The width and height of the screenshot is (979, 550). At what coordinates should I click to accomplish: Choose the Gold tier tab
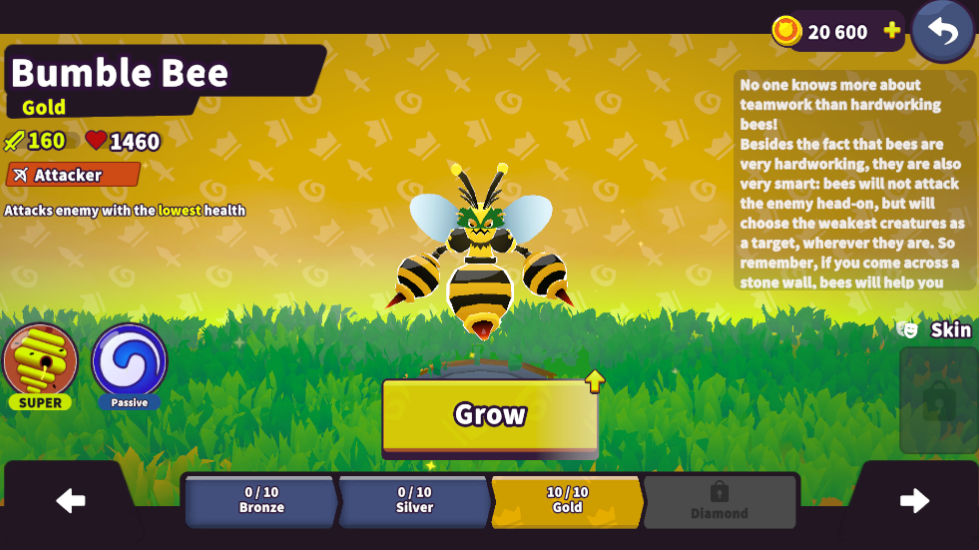pyautogui.click(x=567, y=500)
